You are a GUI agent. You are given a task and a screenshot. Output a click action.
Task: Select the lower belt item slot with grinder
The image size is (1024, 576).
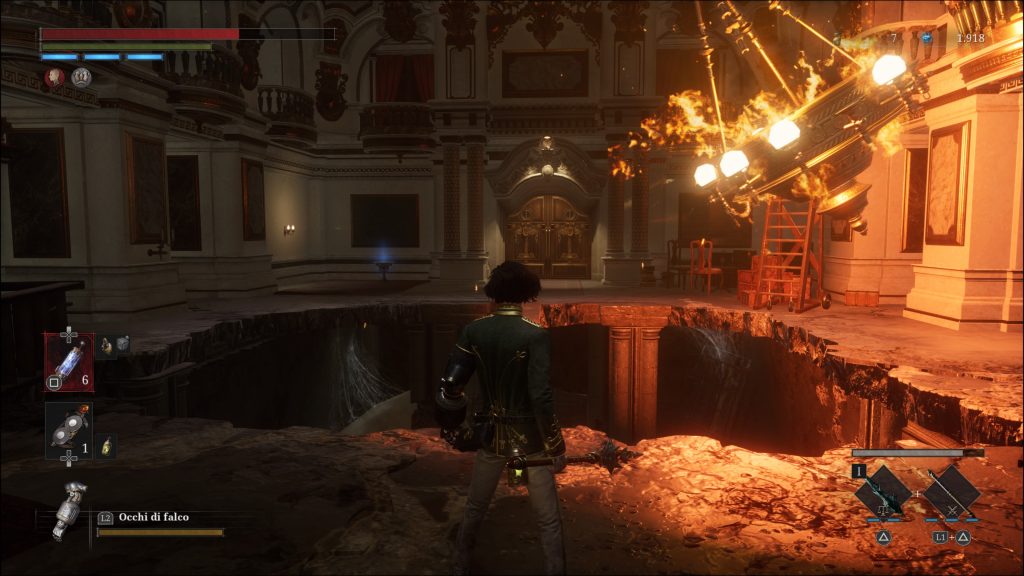pos(68,430)
